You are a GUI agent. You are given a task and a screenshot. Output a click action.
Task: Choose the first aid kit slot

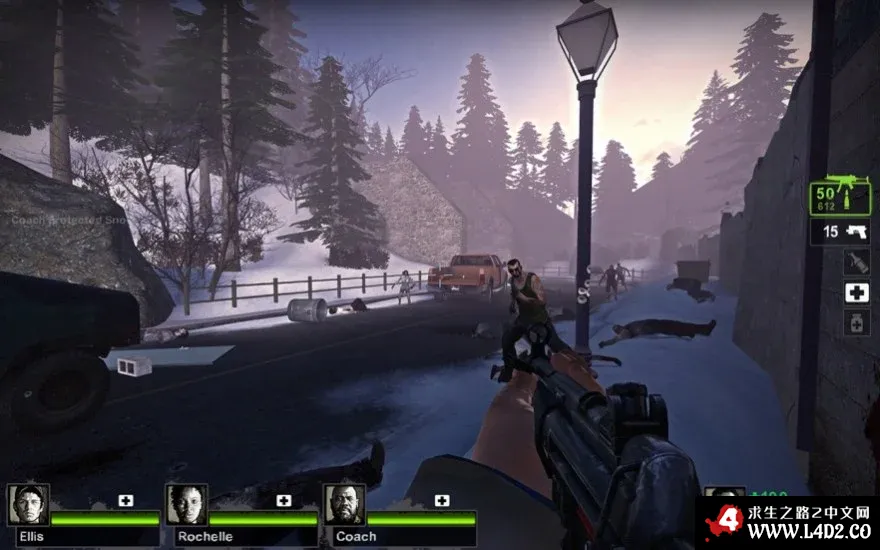pos(856,292)
